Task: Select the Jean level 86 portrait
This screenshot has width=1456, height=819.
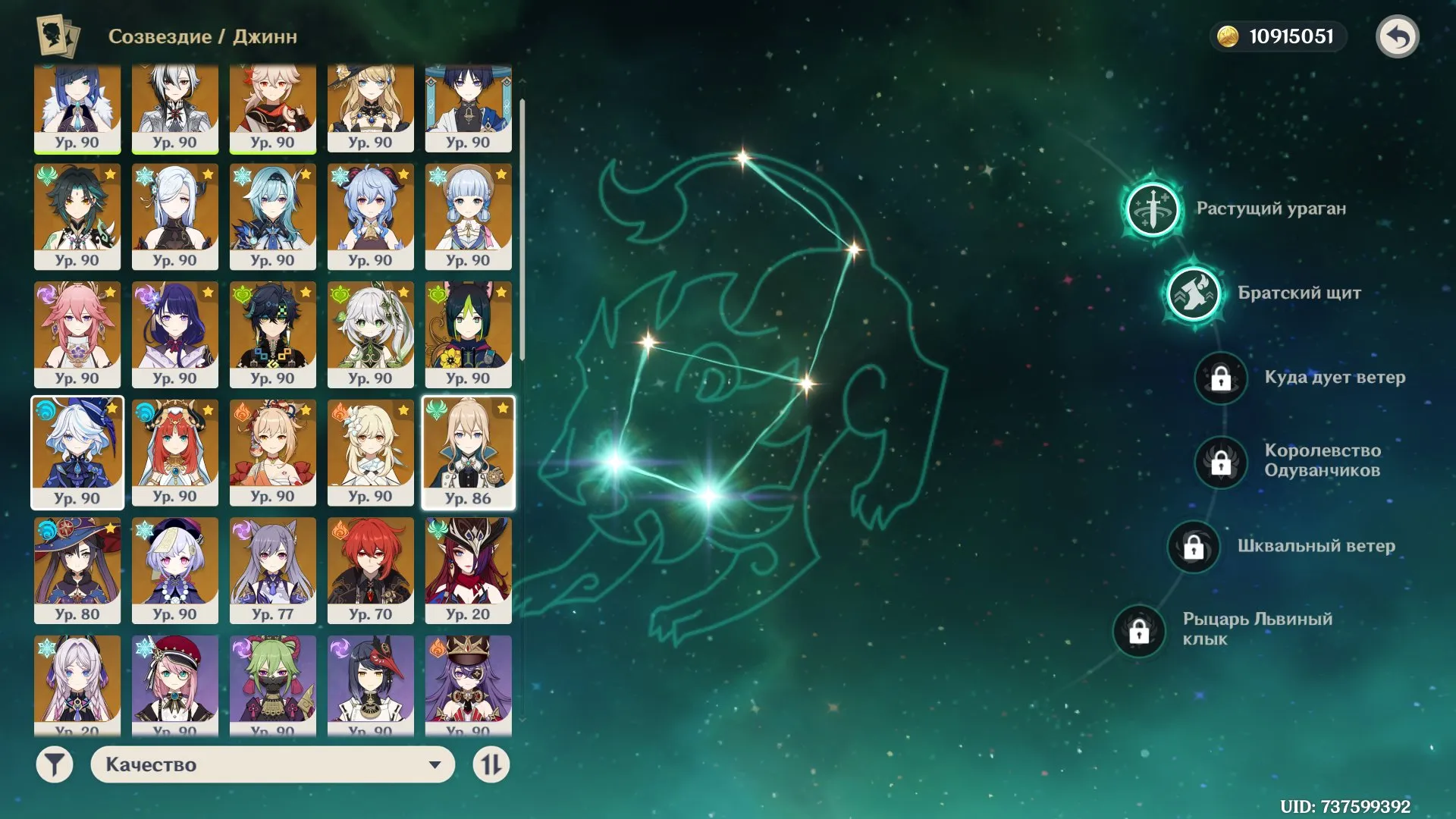Action: pos(468,452)
